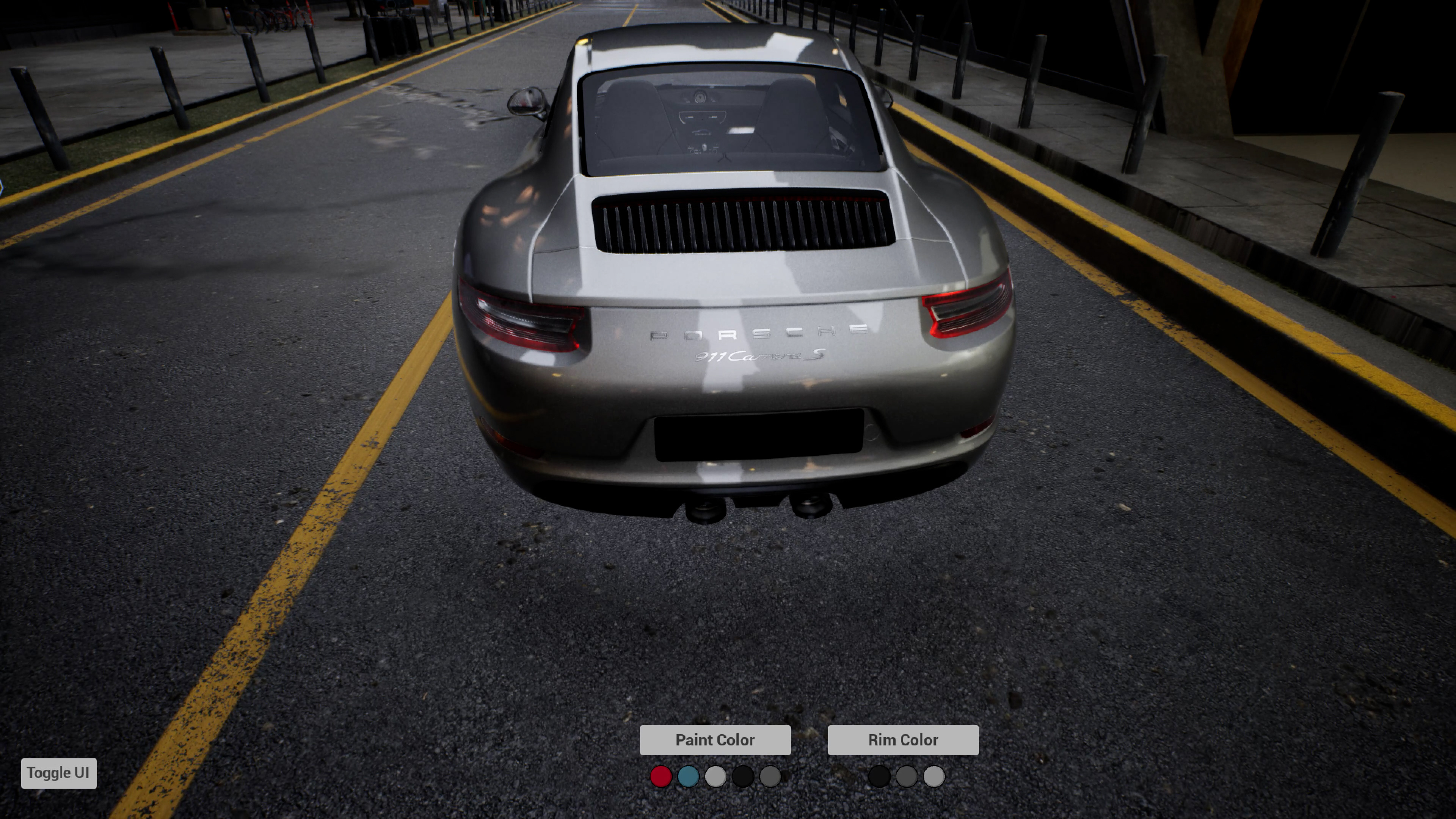Hide the interface with Toggle UI
Screen dimensions: 1456x819
(x=59, y=773)
